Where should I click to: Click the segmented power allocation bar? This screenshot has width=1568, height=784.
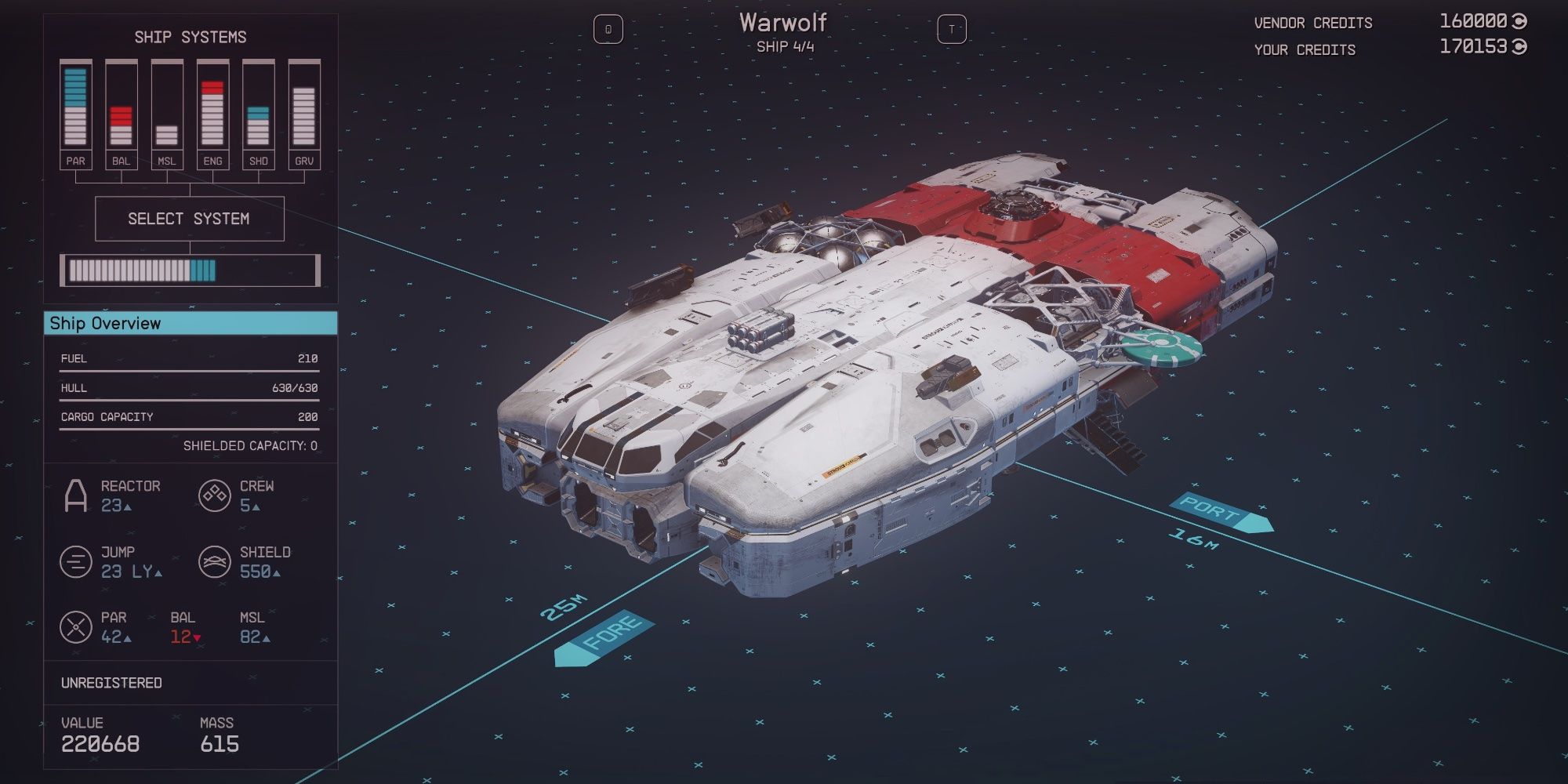tap(191, 270)
